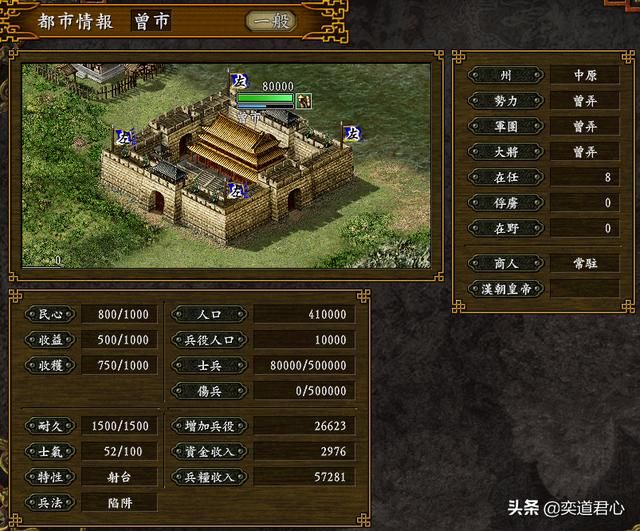Viewport: 640px width, 531px height.
Task: Select the 州 province label
Action: tap(505, 75)
